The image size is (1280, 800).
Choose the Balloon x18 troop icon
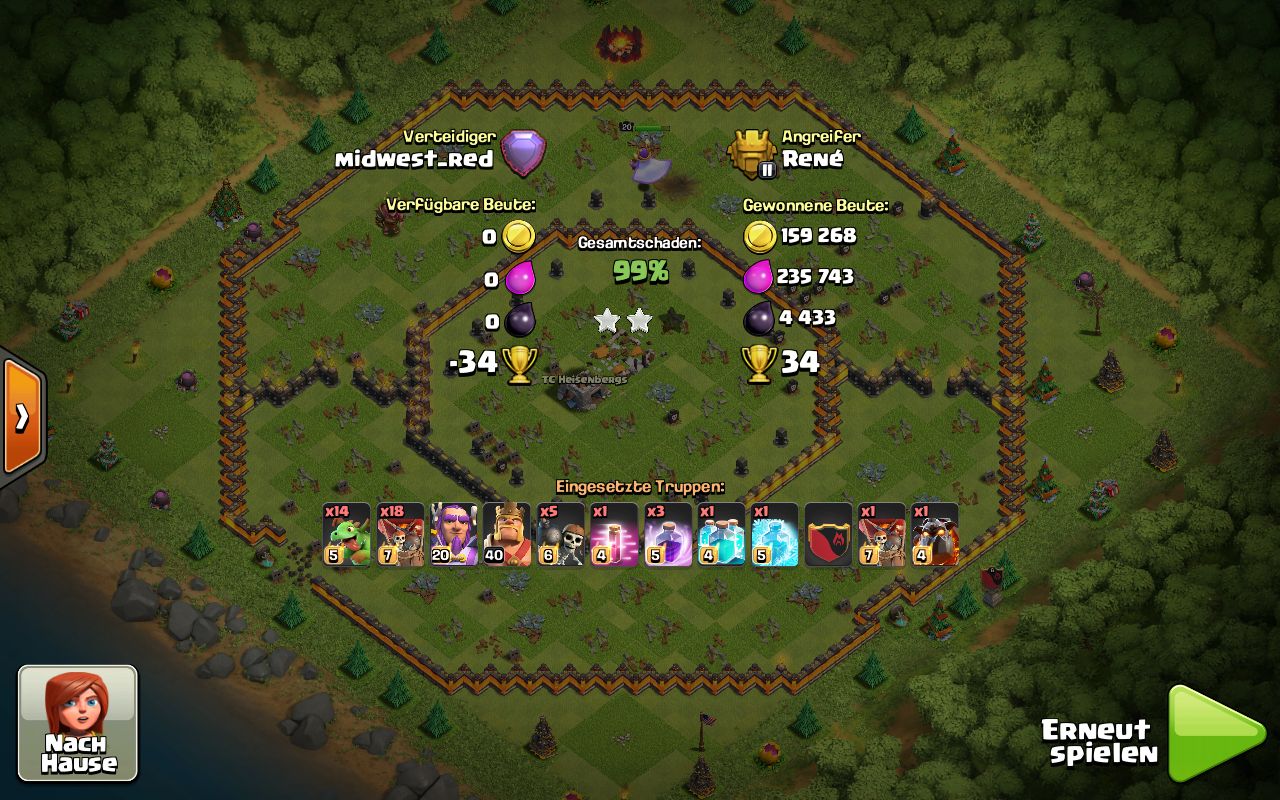[401, 534]
